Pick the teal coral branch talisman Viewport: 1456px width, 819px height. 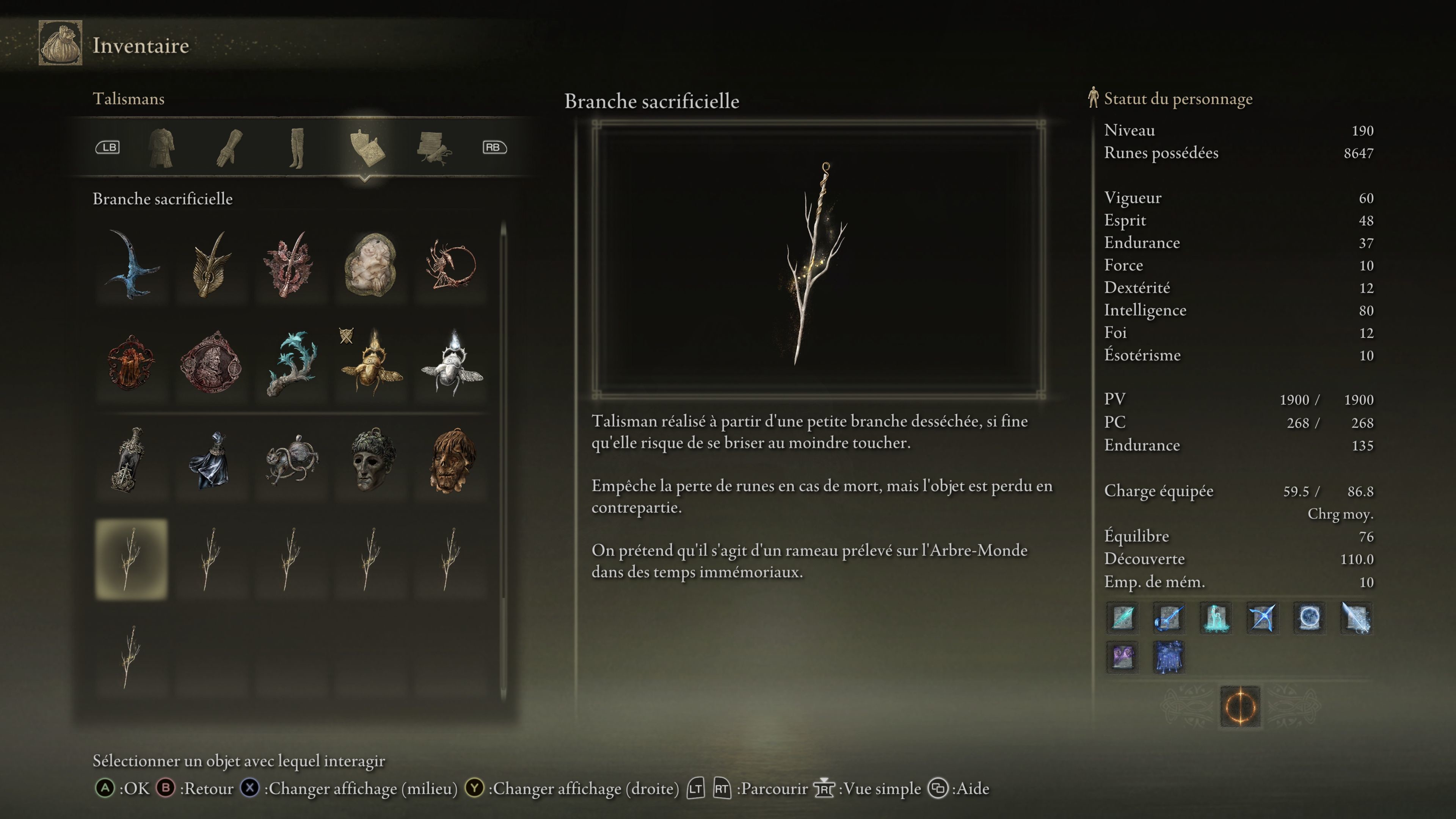(290, 362)
